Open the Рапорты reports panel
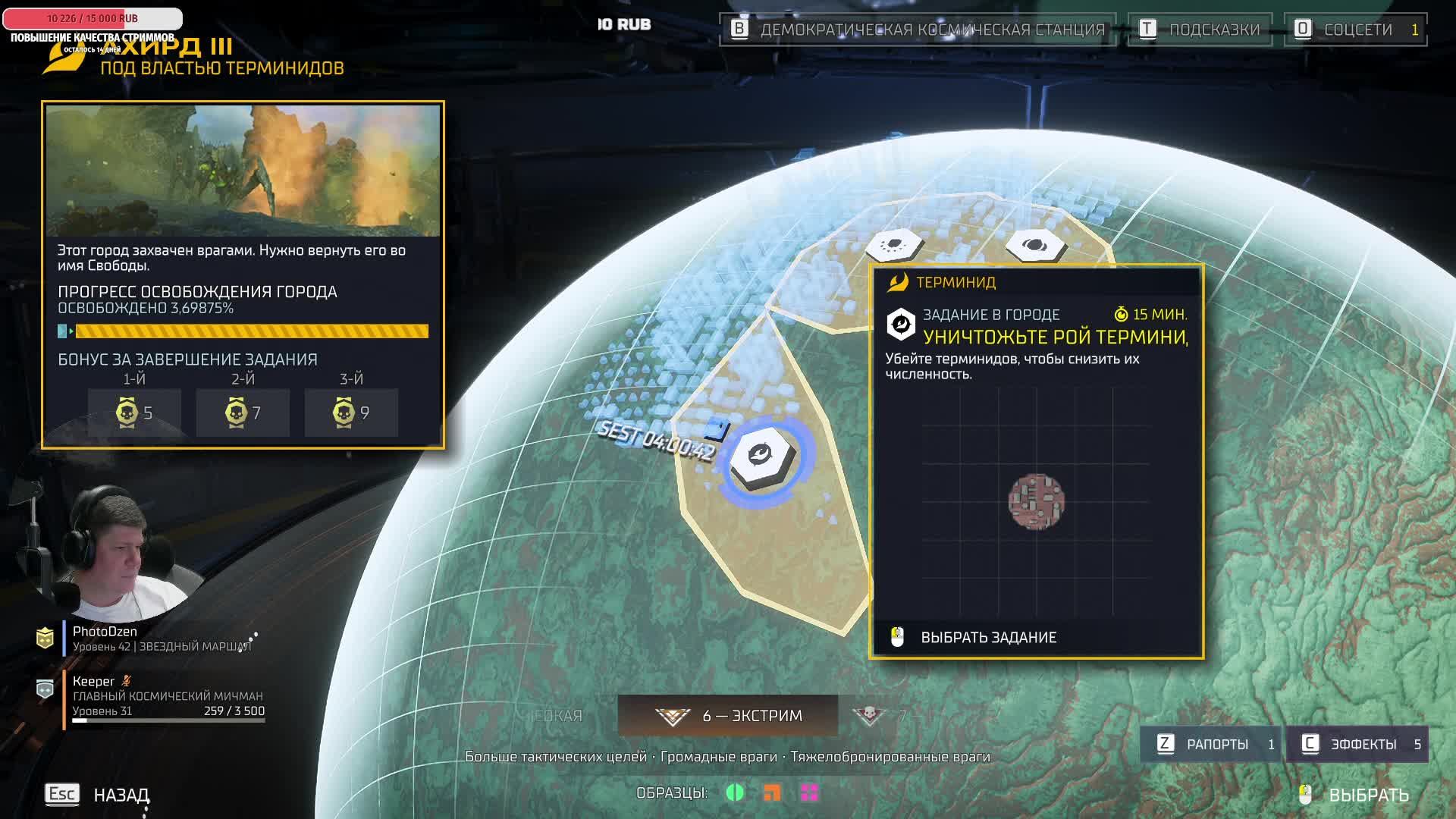The width and height of the screenshot is (1456, 819). pyautogui.click(x=1210, y=744)
